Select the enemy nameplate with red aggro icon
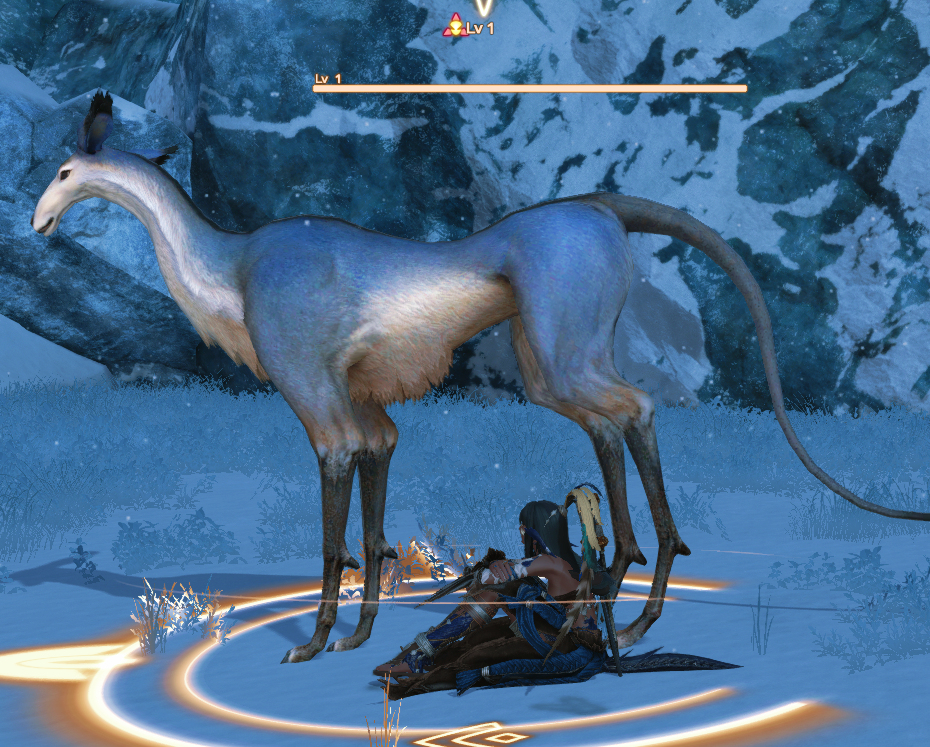The height and width of the screenshot is (747, 930). pos(468,28)
